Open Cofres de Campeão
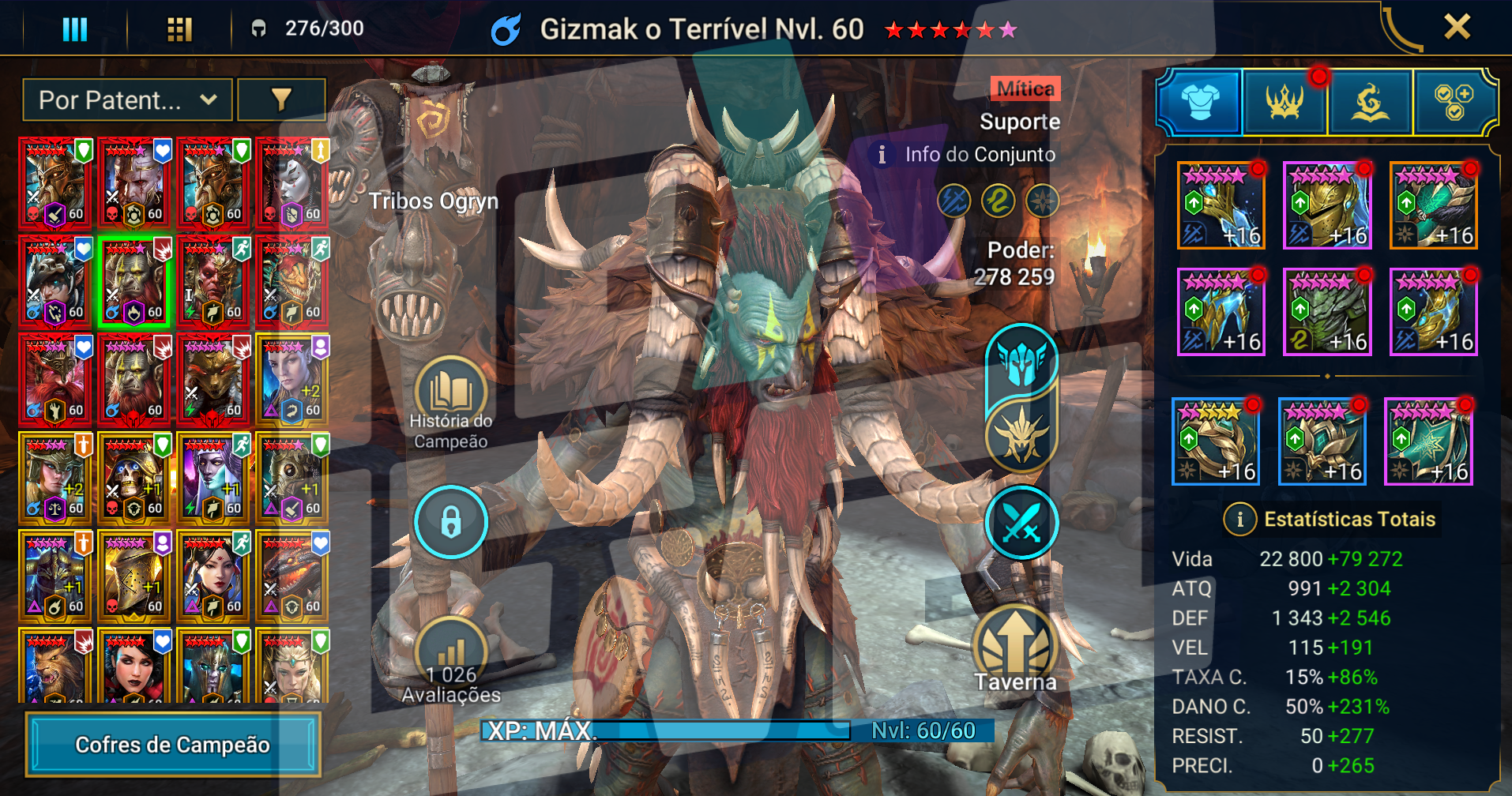The width and height of the screenshot is (1512, 796). pyautogui.click(x=173, y=745)
